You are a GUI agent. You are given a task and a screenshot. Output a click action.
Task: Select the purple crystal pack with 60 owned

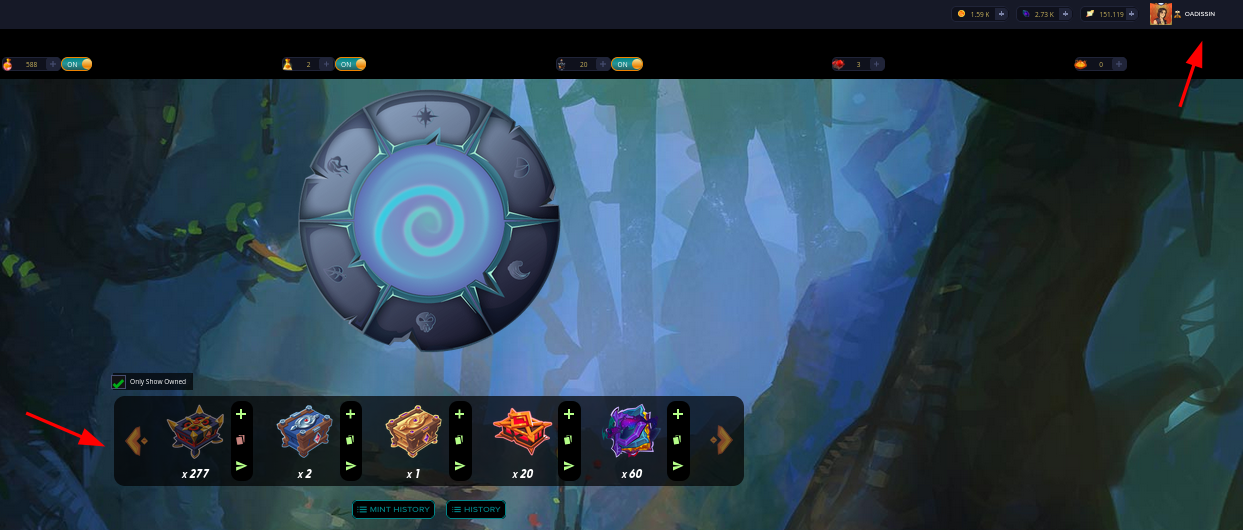(630, 431)
